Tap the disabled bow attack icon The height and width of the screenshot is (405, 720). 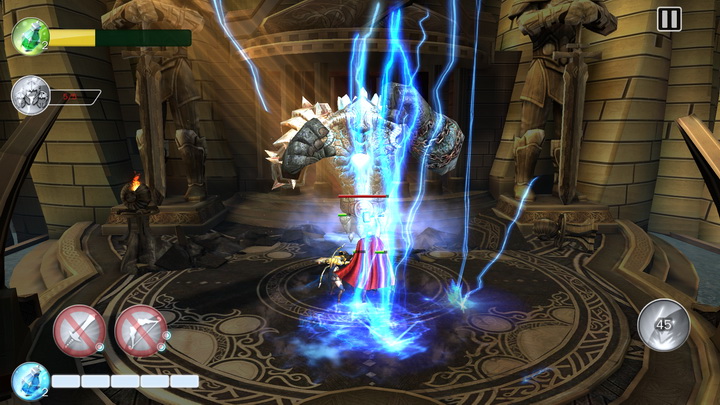pyautogui.click(x=140, y=330)
